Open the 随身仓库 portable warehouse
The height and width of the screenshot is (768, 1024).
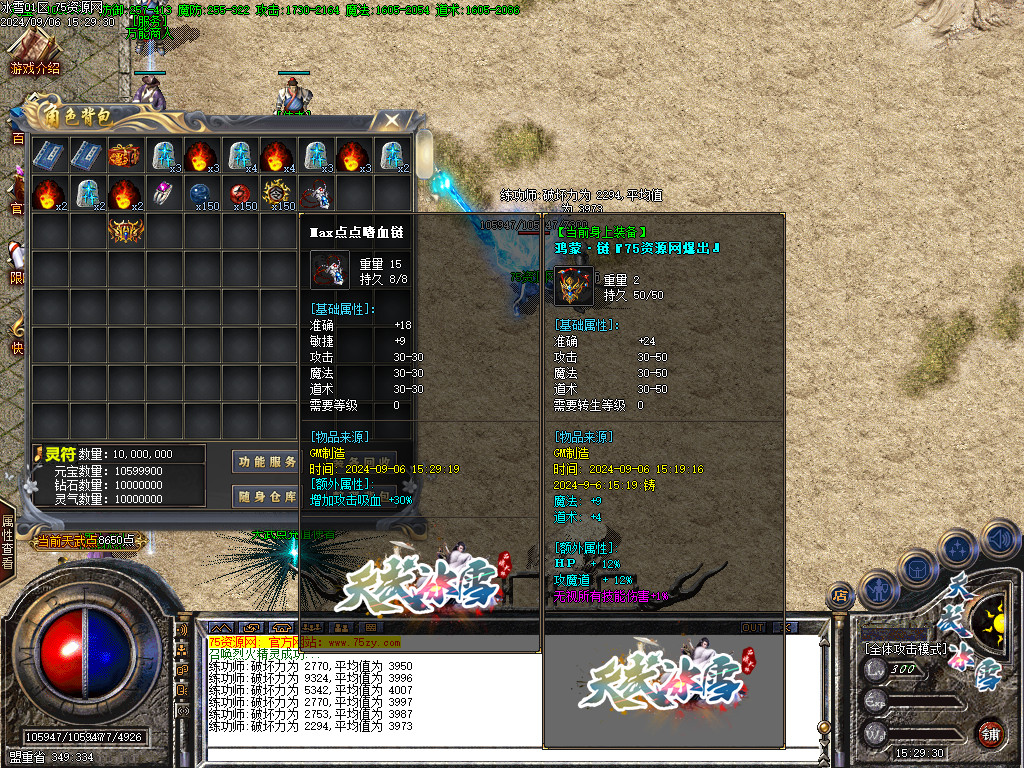coord(266,496)
